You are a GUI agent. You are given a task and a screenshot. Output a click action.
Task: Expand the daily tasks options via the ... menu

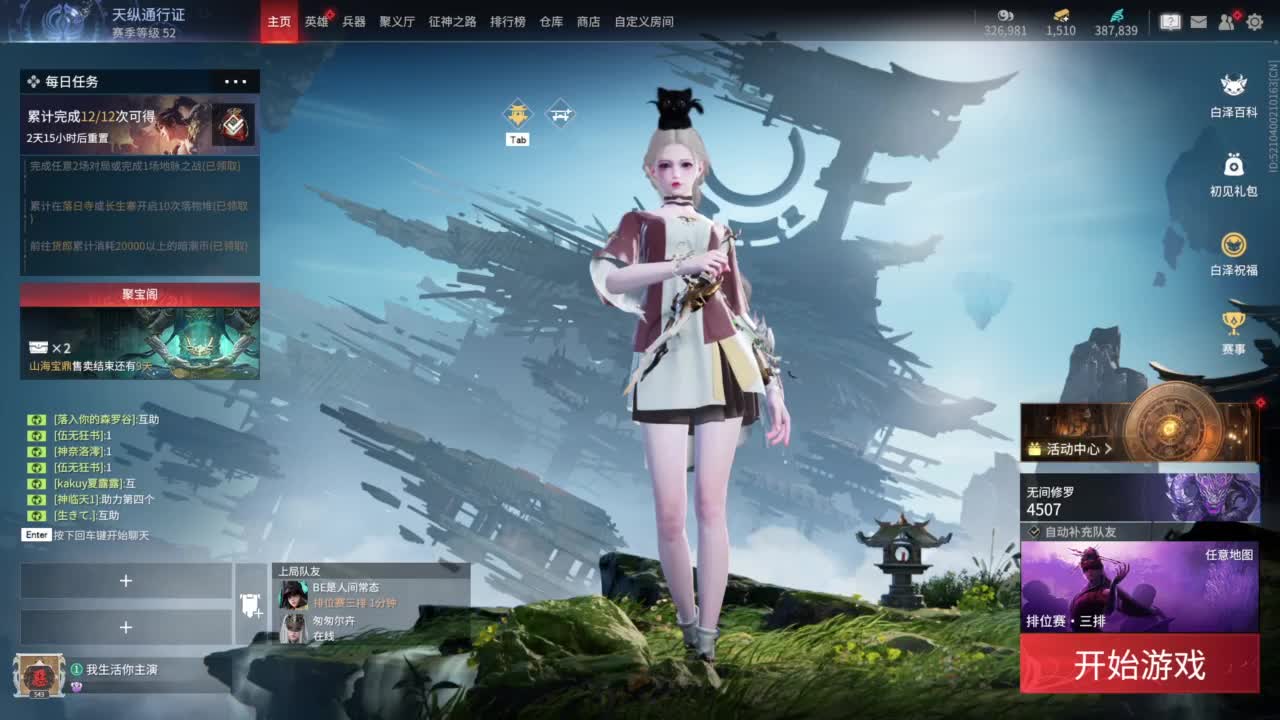coord(234,81)
